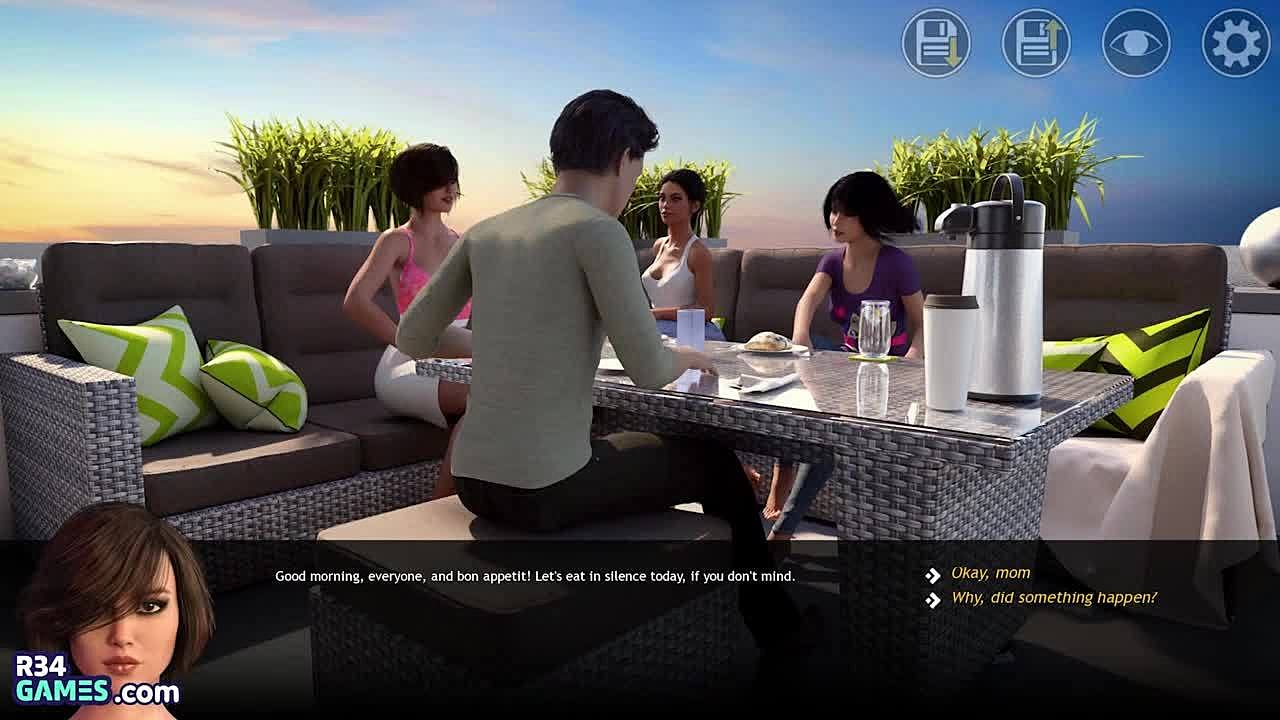This screenshot has width=1280, height=720.
Task: Open the load game floppy disk icon
Action: (x=1036, y=43)
